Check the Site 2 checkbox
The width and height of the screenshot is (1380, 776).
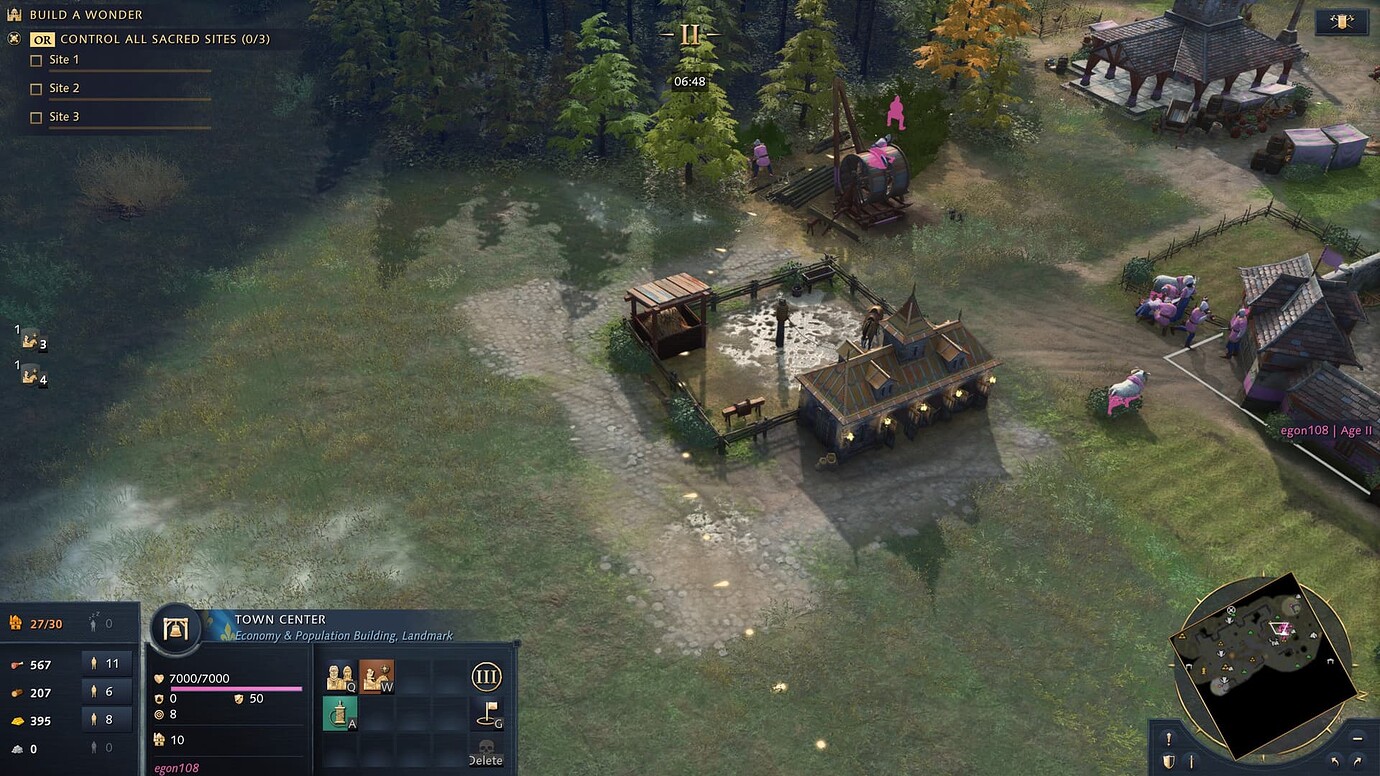click(37, 88)
